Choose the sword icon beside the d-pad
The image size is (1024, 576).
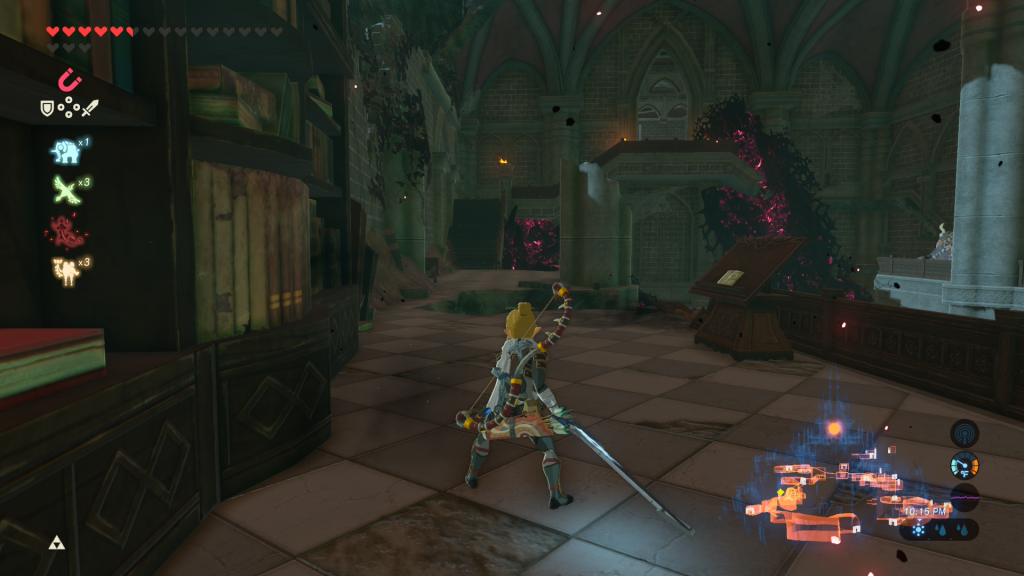(90, 107)
